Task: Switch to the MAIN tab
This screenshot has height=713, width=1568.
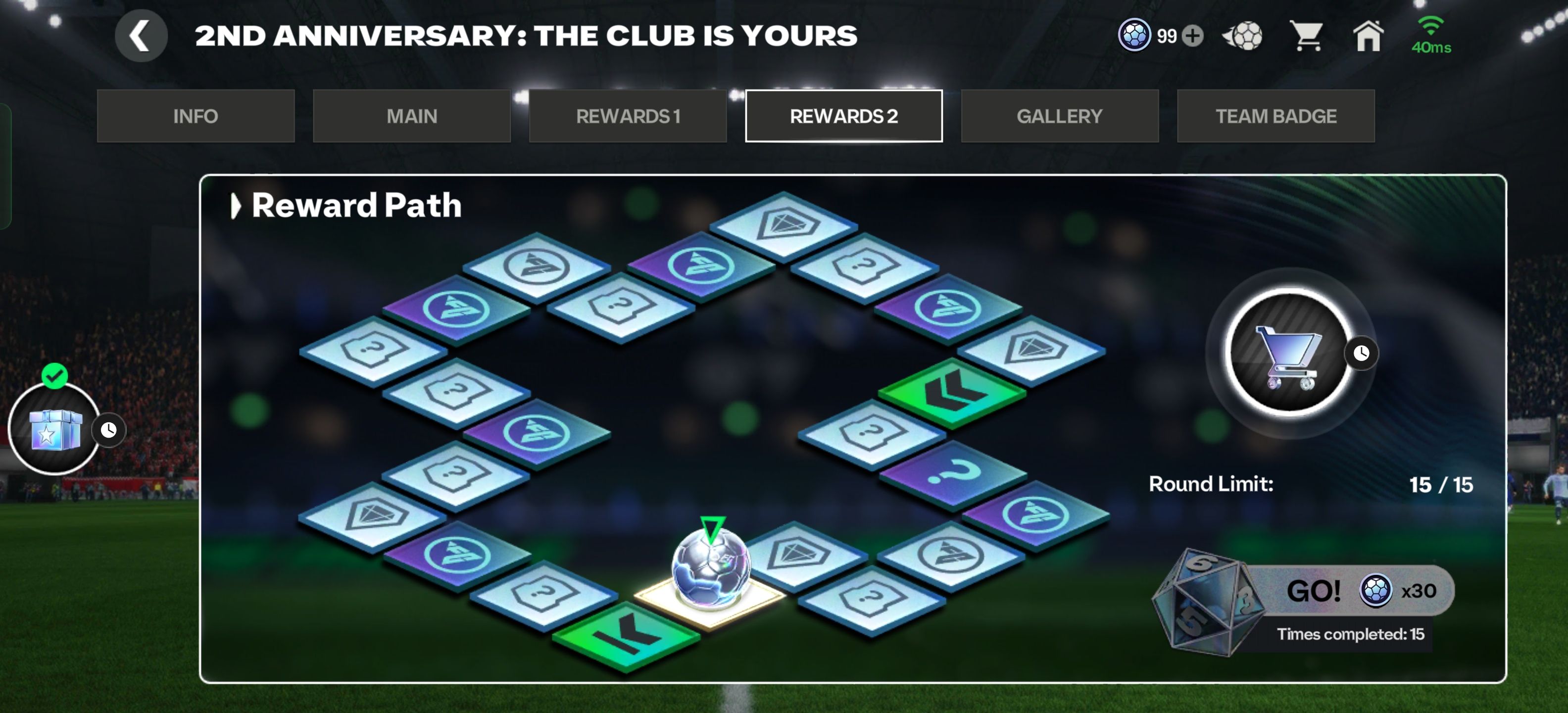Action: tap(411, 116)
